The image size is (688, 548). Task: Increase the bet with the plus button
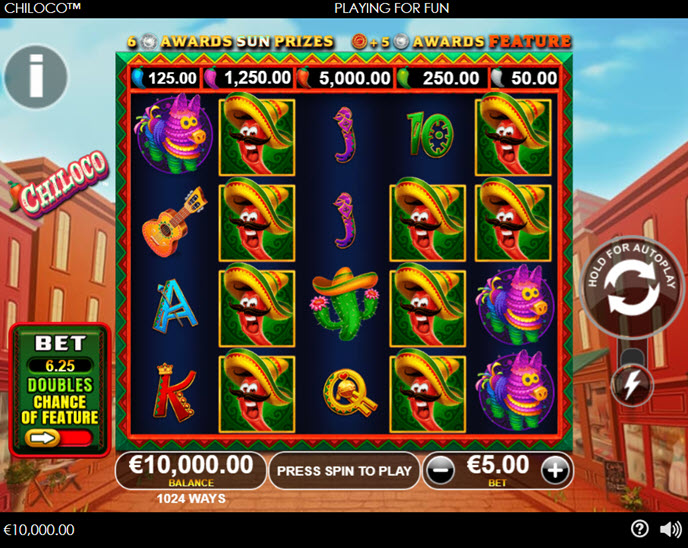coord(555,469)
